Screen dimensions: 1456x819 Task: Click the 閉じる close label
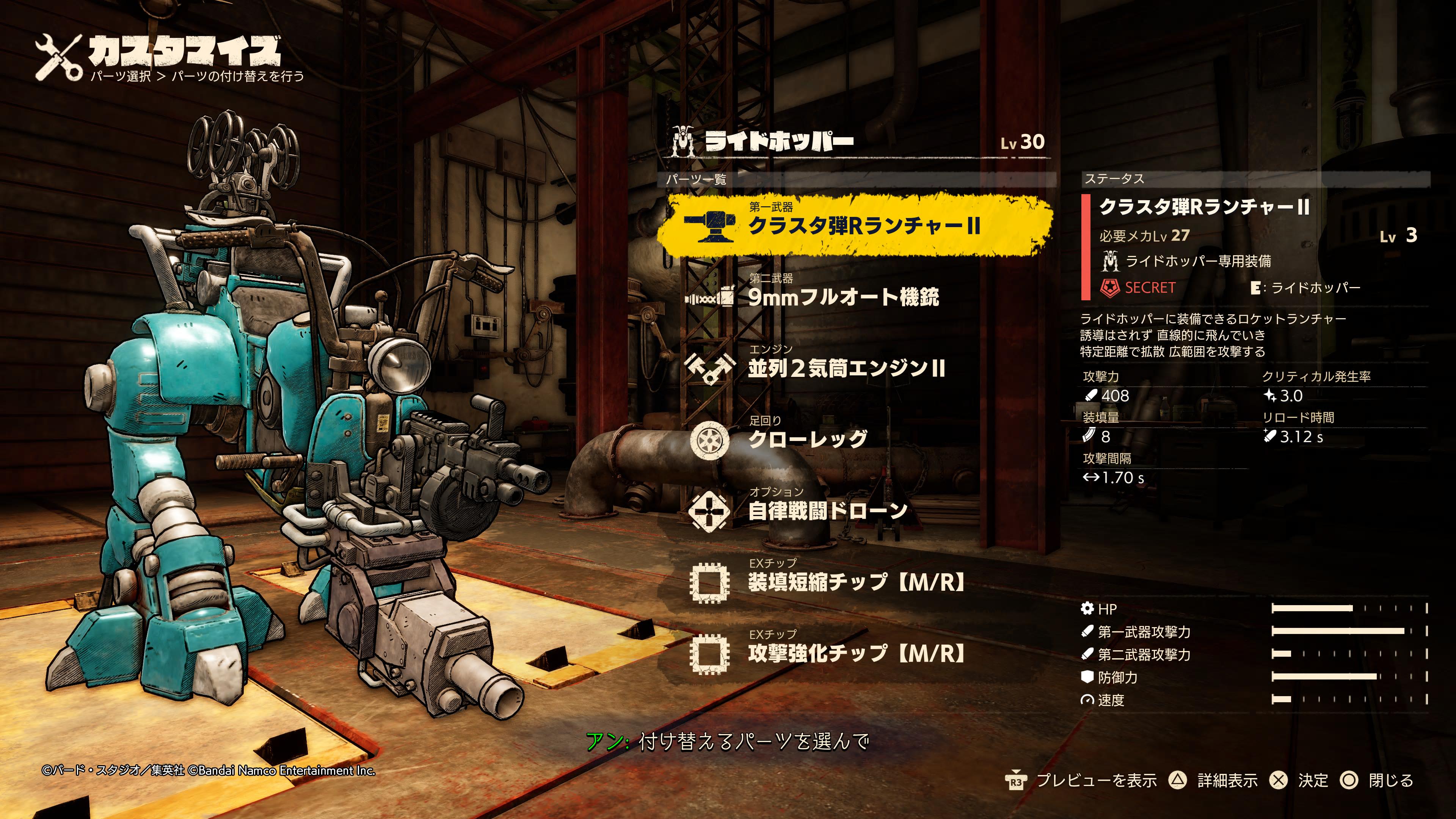click(x=1390, y=781)
